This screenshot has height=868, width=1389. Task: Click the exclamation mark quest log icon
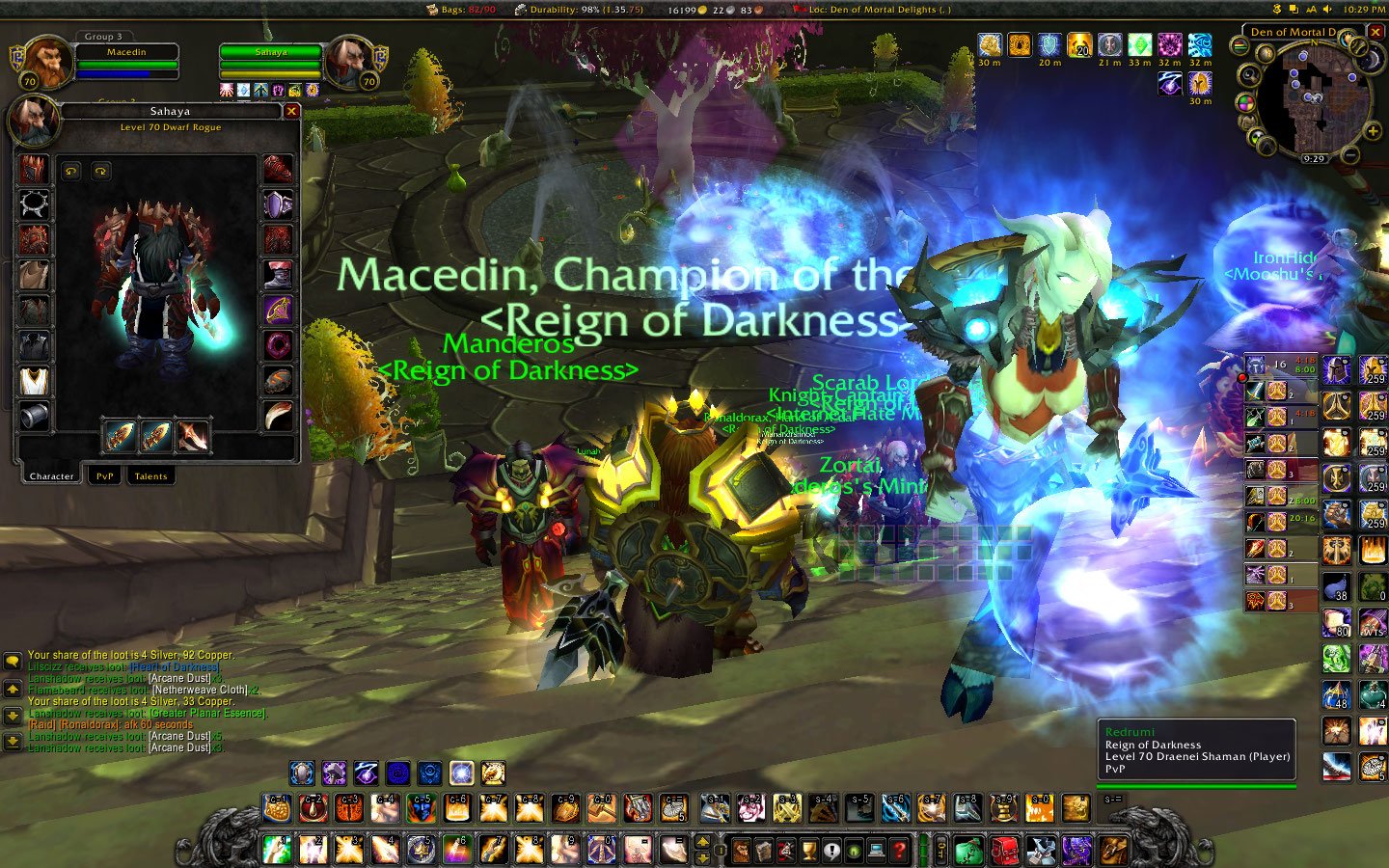(833, 851)
